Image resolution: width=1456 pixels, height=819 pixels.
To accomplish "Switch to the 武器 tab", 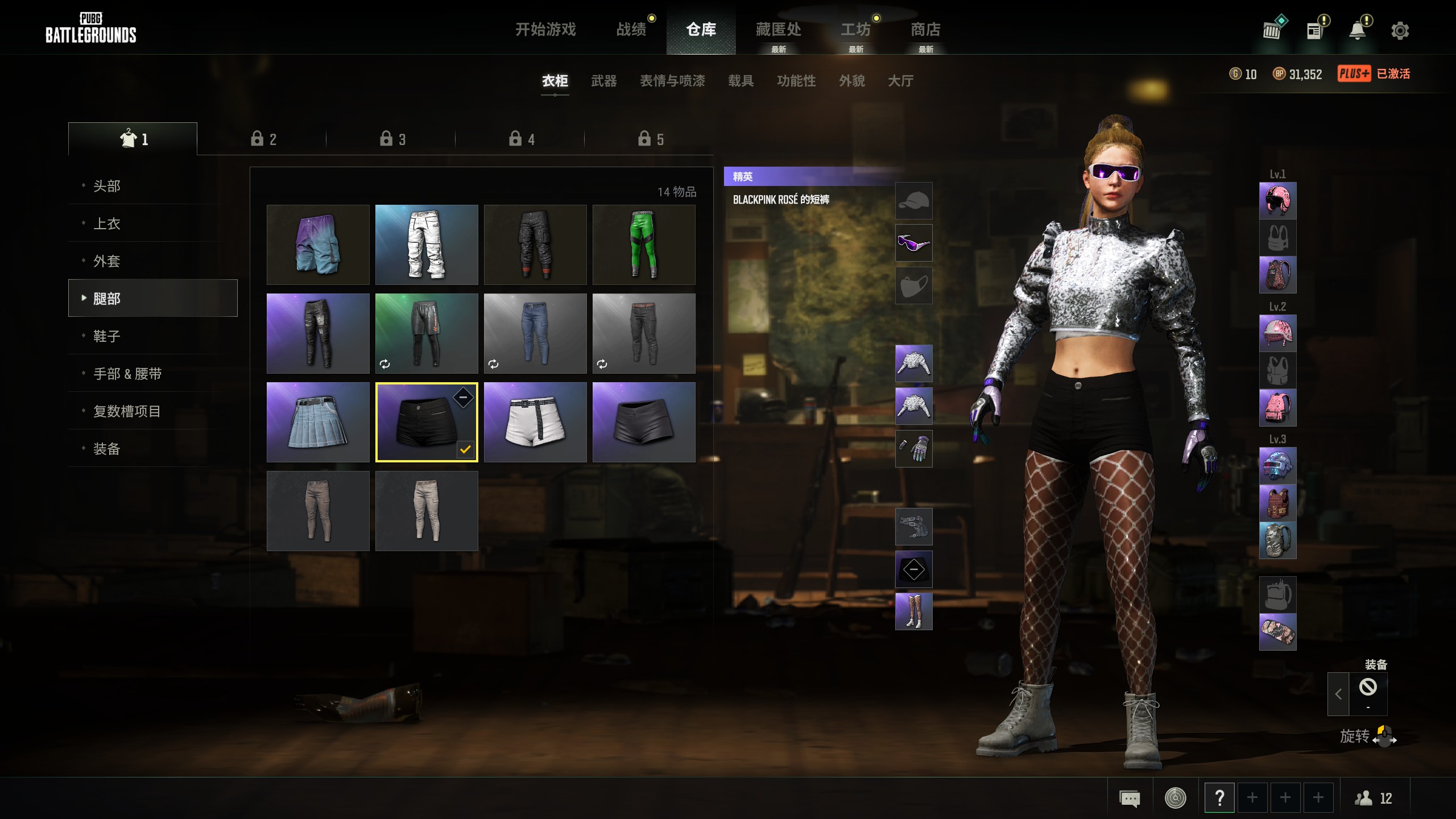I will pos(604,81).
